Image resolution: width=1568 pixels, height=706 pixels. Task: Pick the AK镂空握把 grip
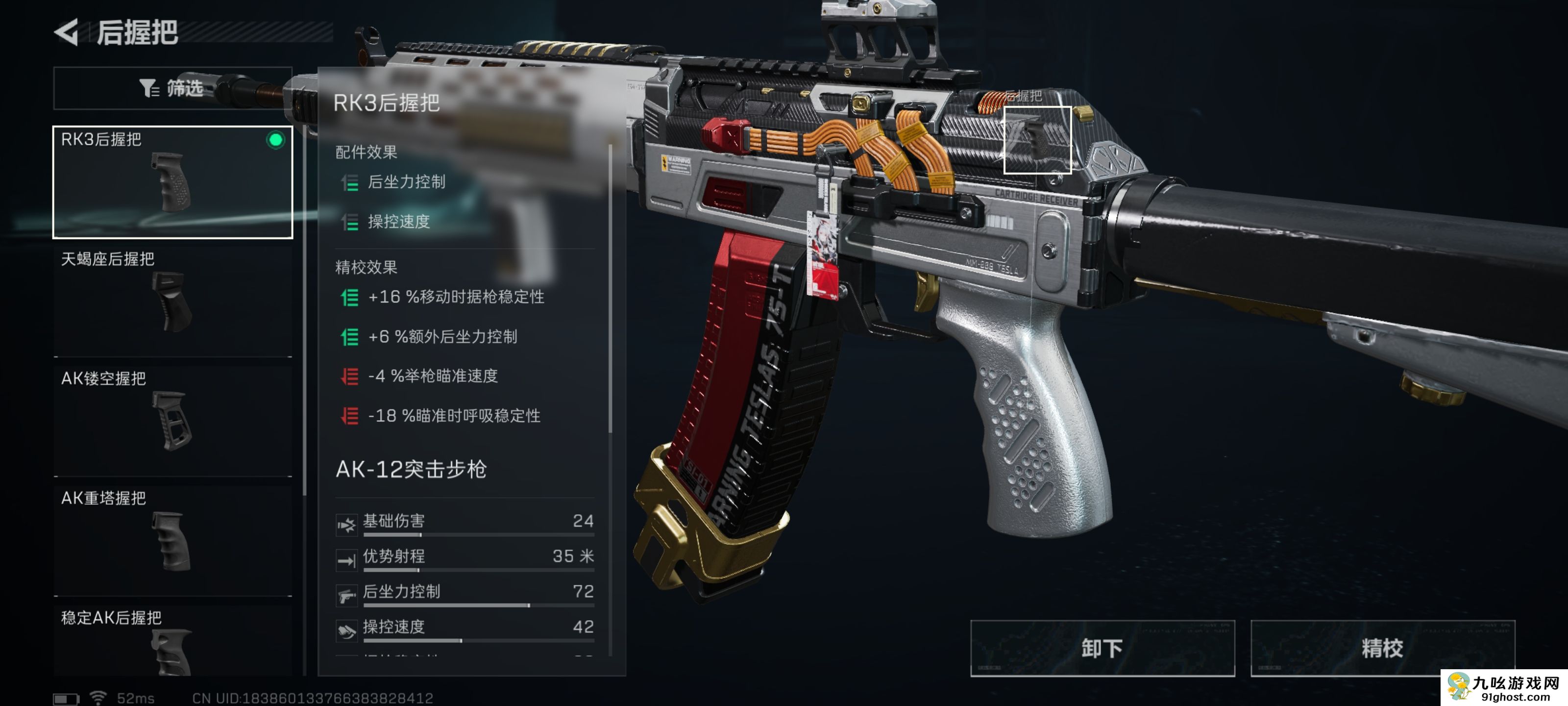click(172, 420)
